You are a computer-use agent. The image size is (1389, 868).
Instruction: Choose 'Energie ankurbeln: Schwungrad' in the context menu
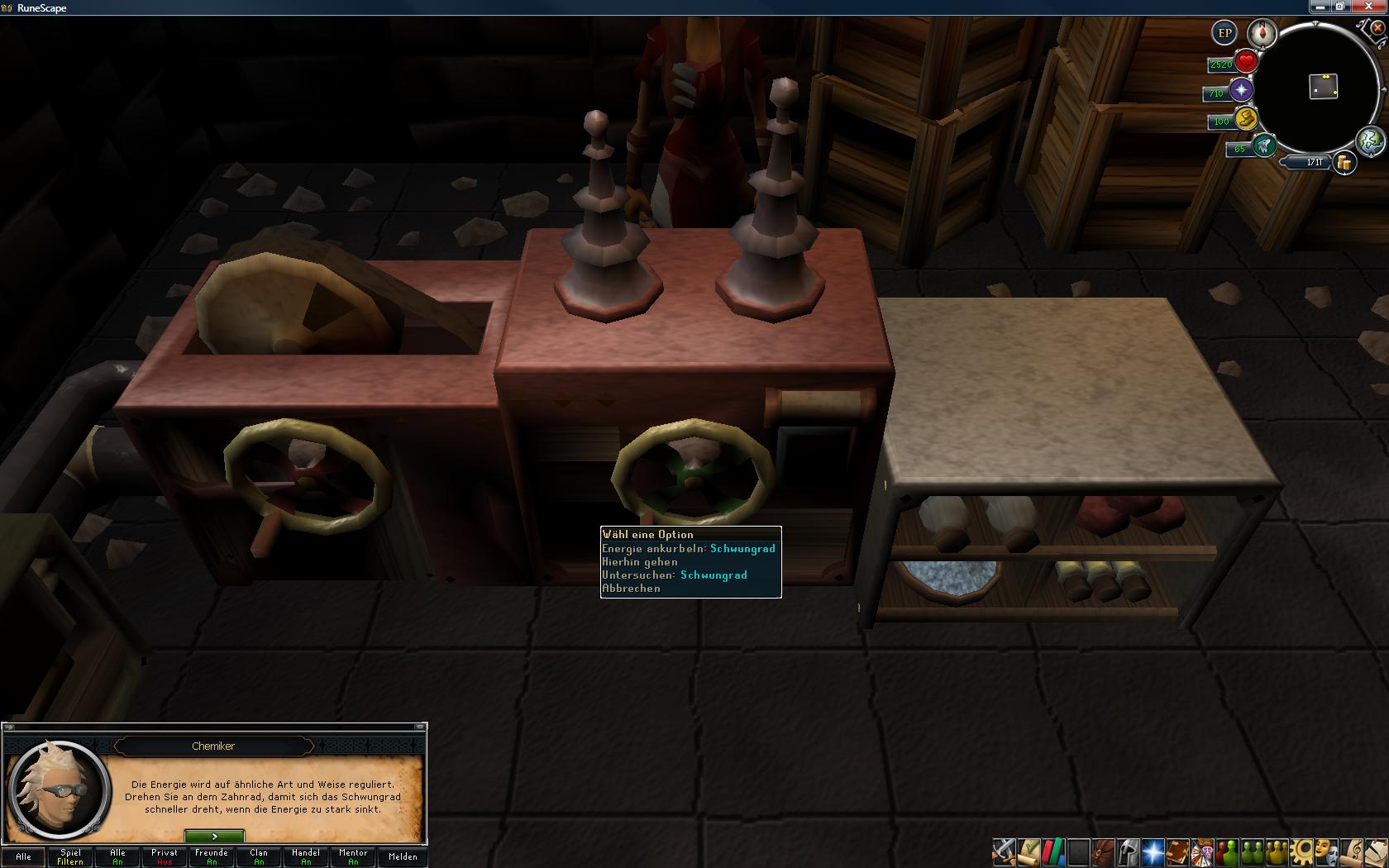coord(689,549)
